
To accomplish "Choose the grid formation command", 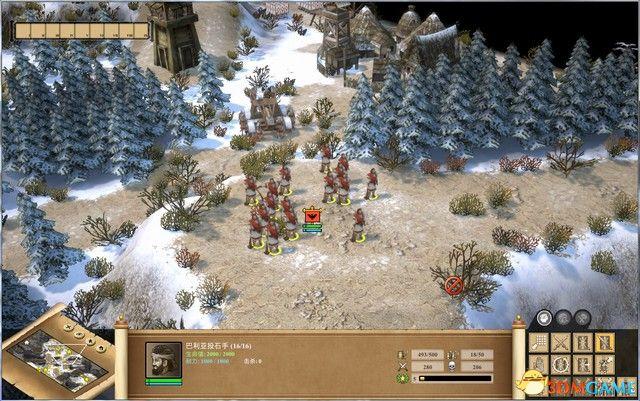I will point(538,343).
